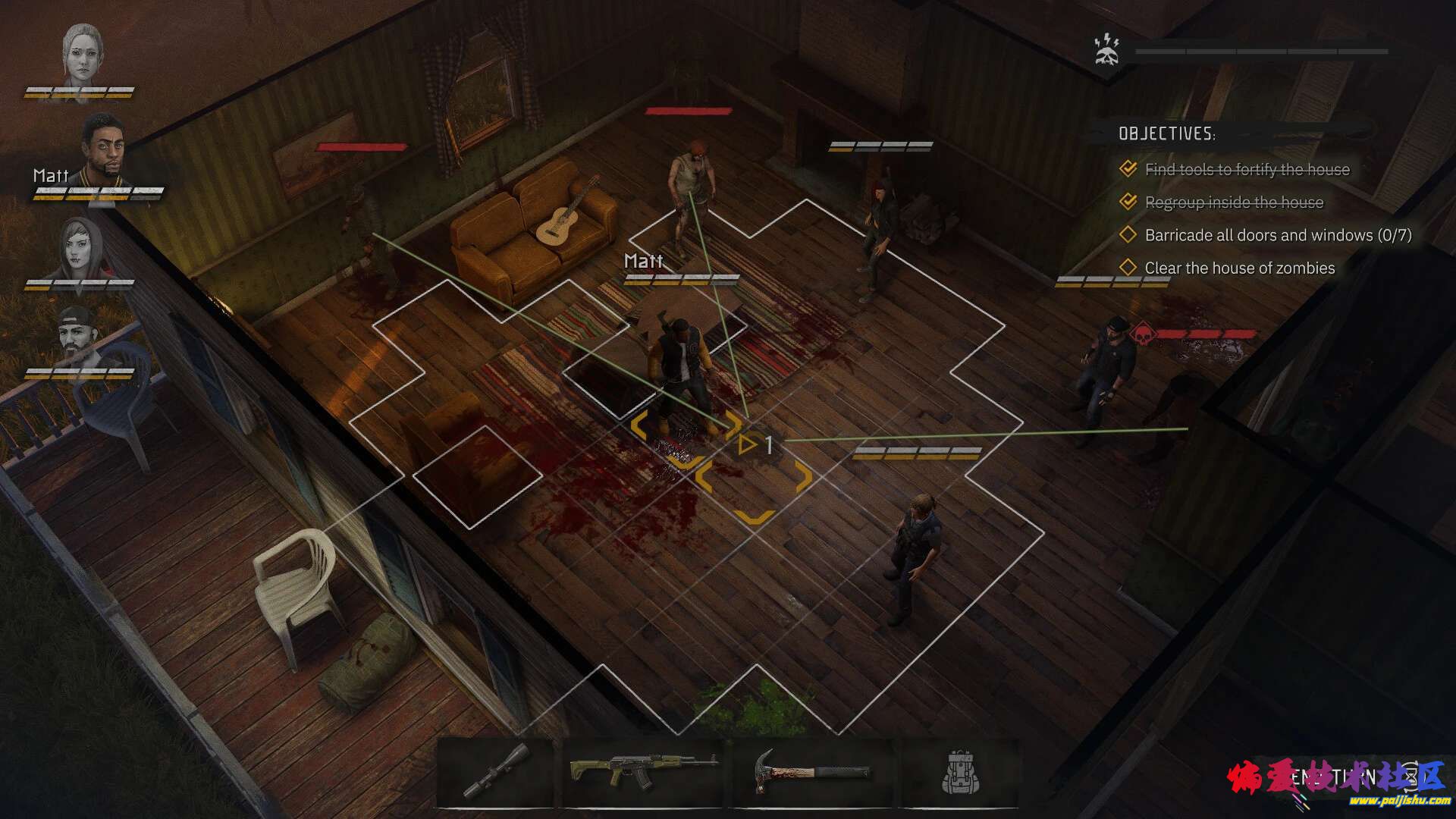
Task: Choose the rifle scope ability slot
Action: click(x=497, y=770)
